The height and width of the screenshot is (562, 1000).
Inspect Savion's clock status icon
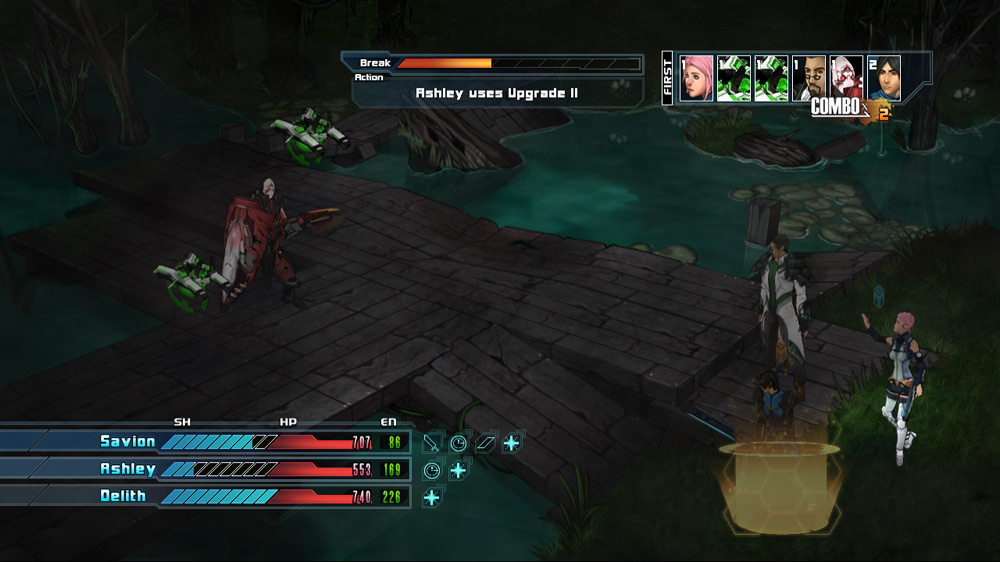(458, 442)
